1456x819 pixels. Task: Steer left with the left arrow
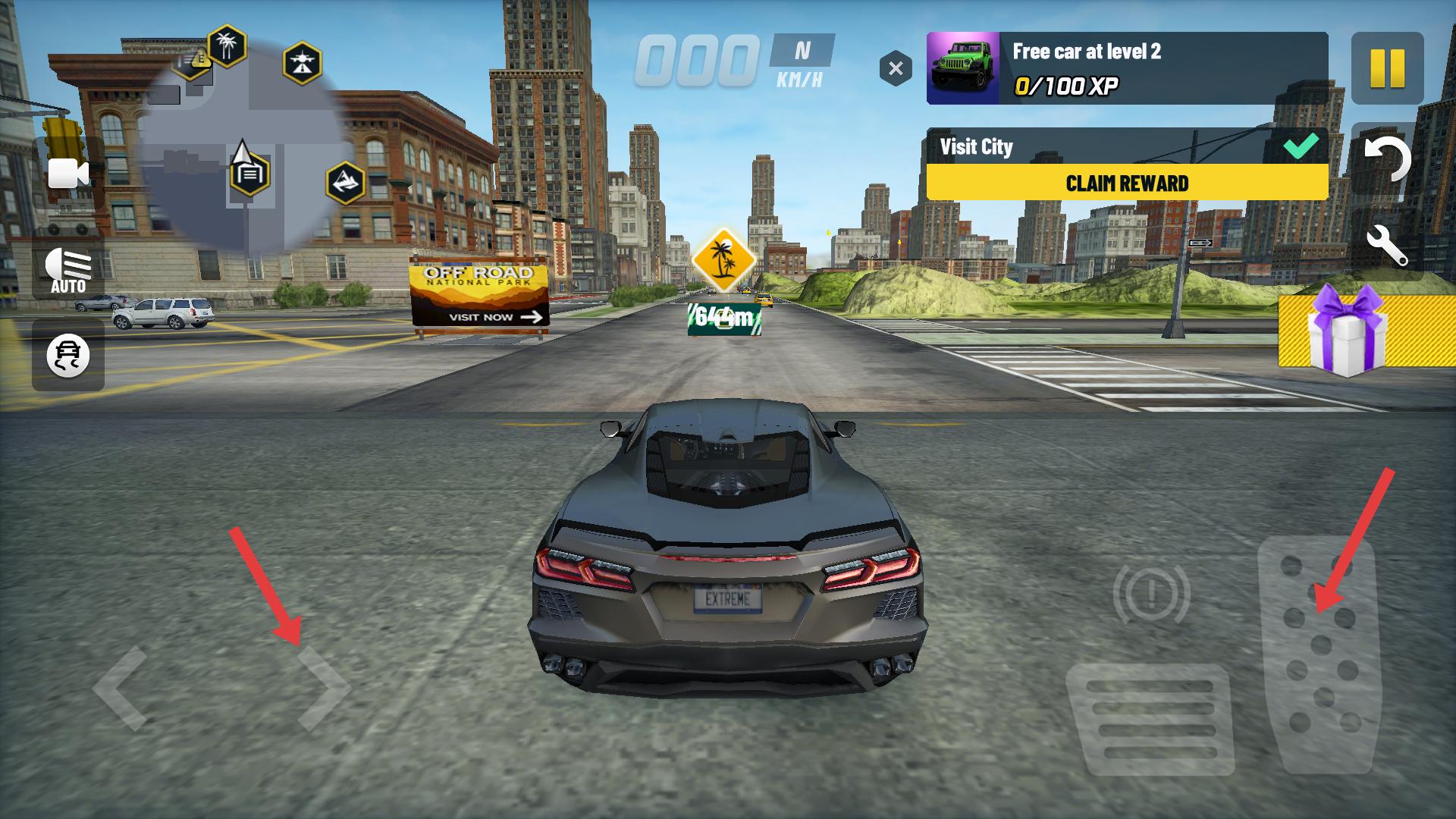click(121, 689)
